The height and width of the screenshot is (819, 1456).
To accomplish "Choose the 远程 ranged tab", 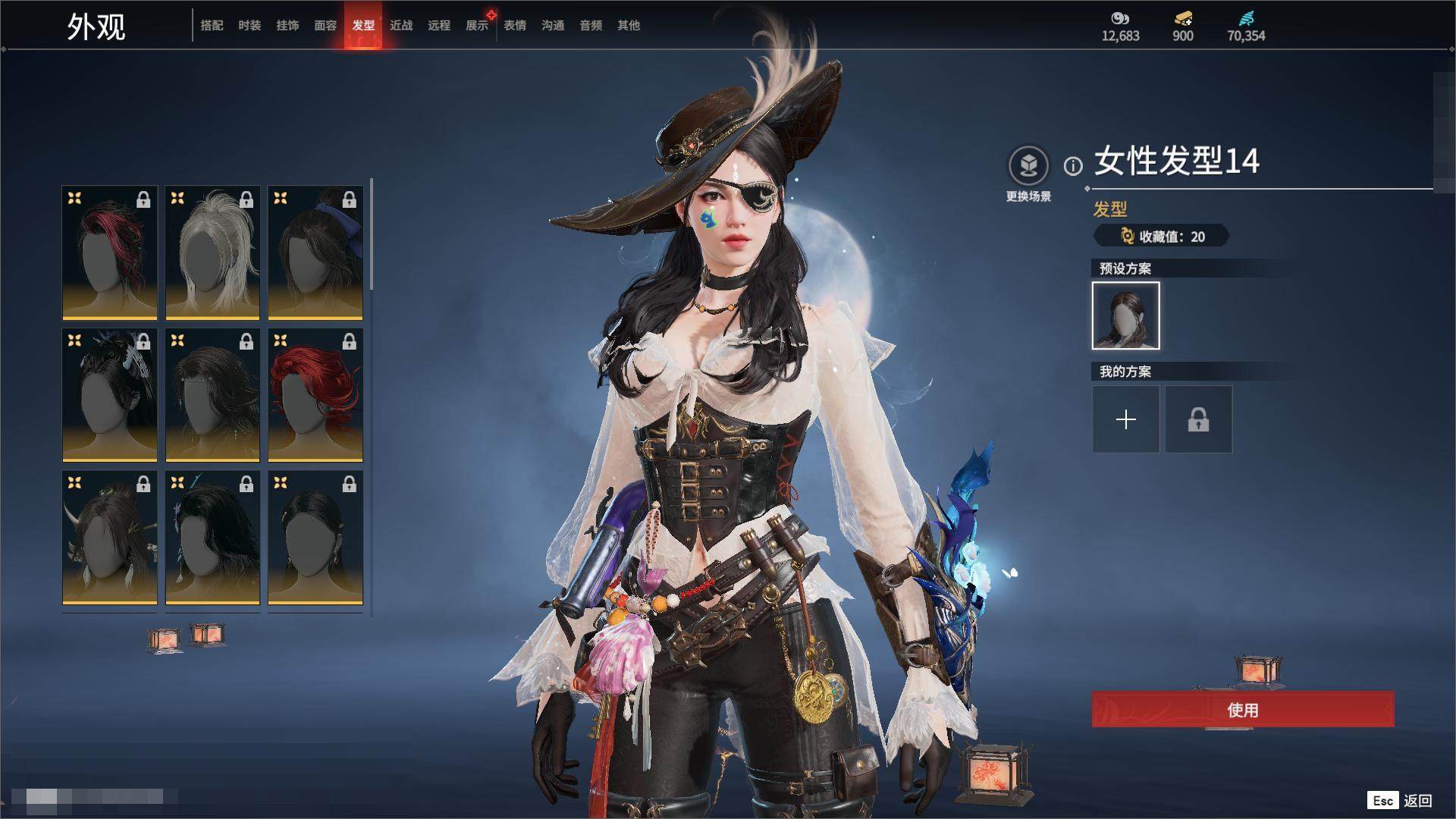I will [x=439, y=26].
